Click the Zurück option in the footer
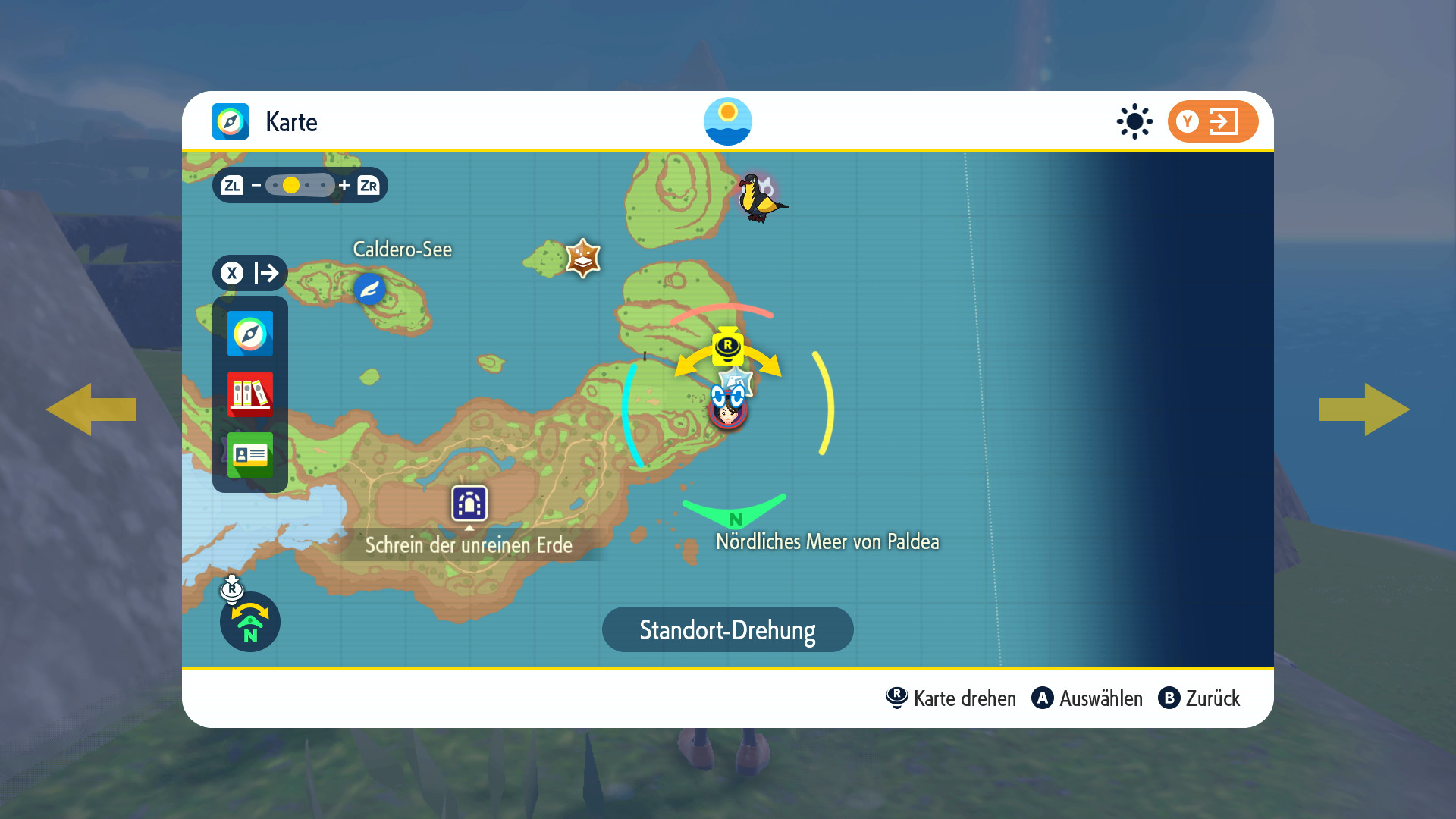Screen dimensions: 1456x819 point(1200,698)
